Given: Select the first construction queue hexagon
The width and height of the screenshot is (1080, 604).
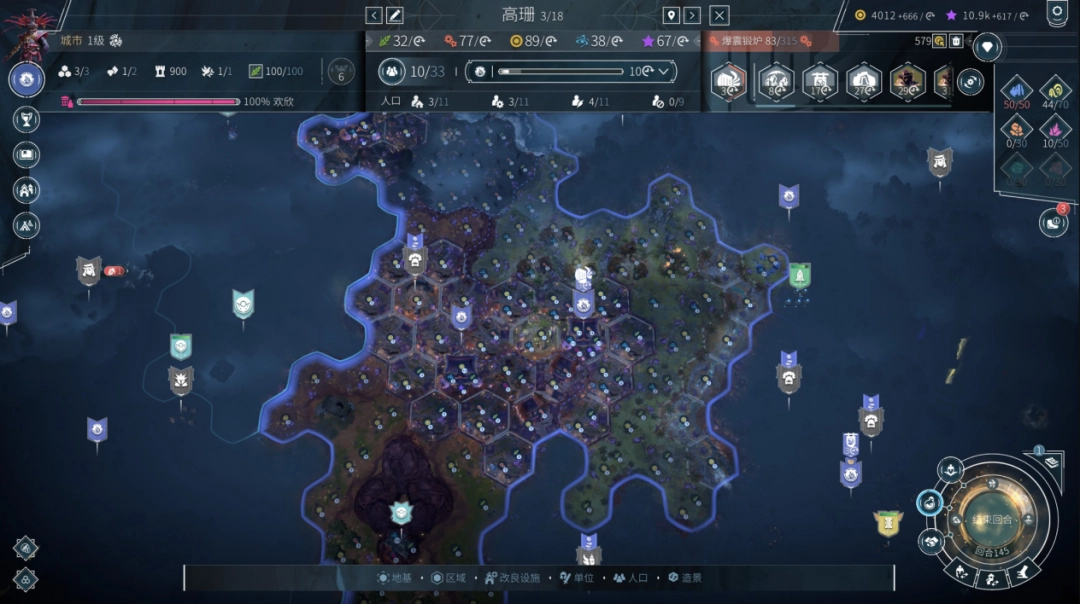Looking at the screenshot, I should tap(729, 81).
